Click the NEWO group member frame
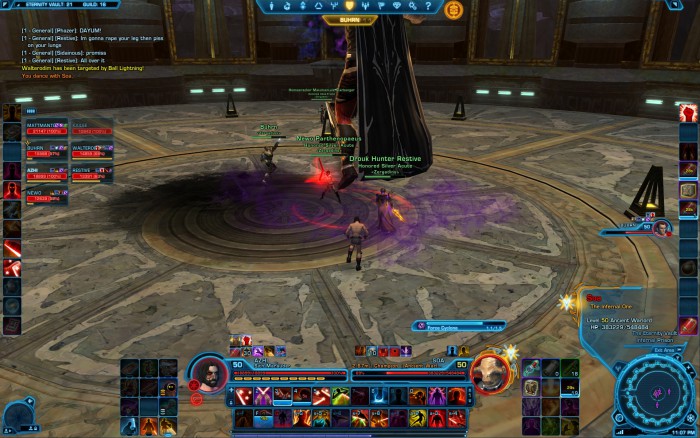Viewport: 700px width, 438px height. pos(47,195)
